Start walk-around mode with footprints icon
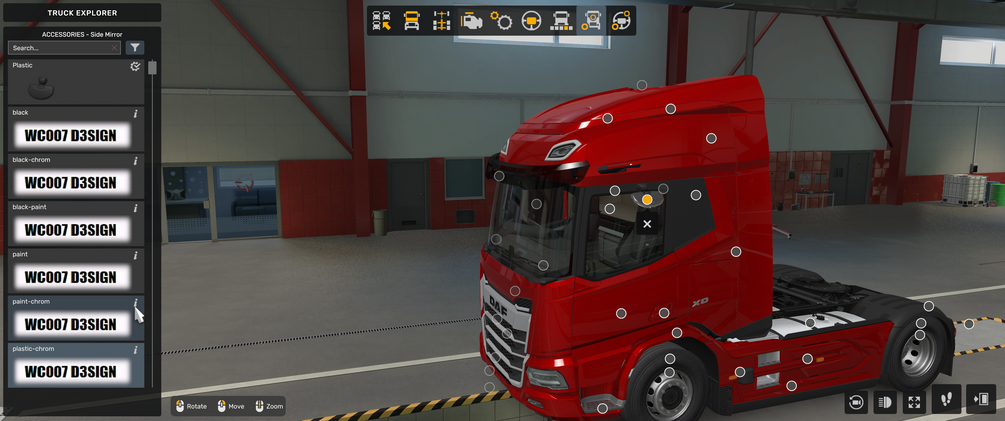Screen dimensions: 1005x421 pyautogui.click(x=946, y=400)
